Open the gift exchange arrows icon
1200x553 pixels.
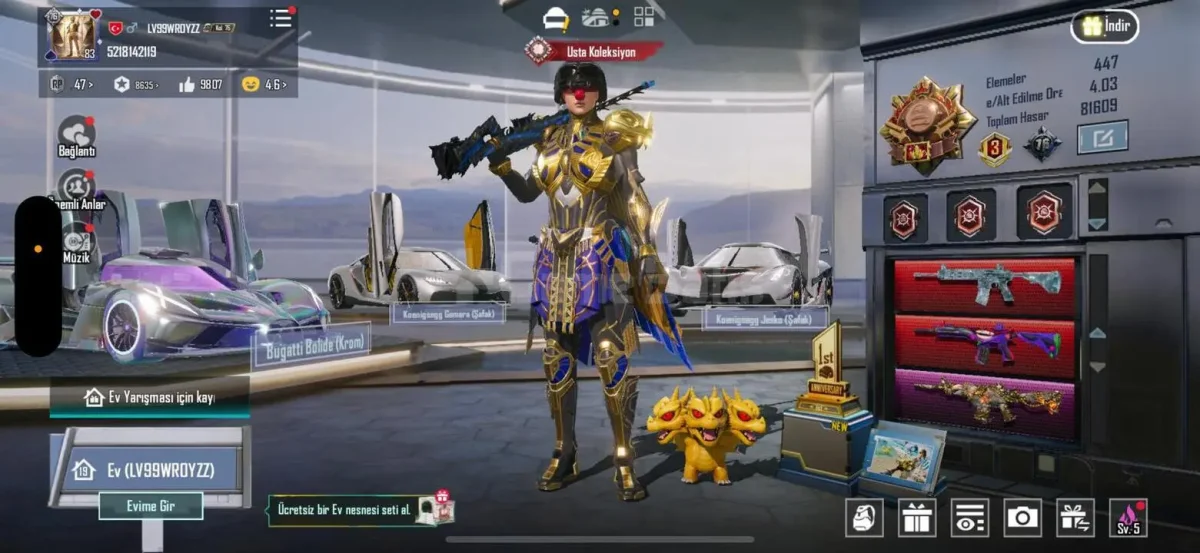tap(1075, 517)
